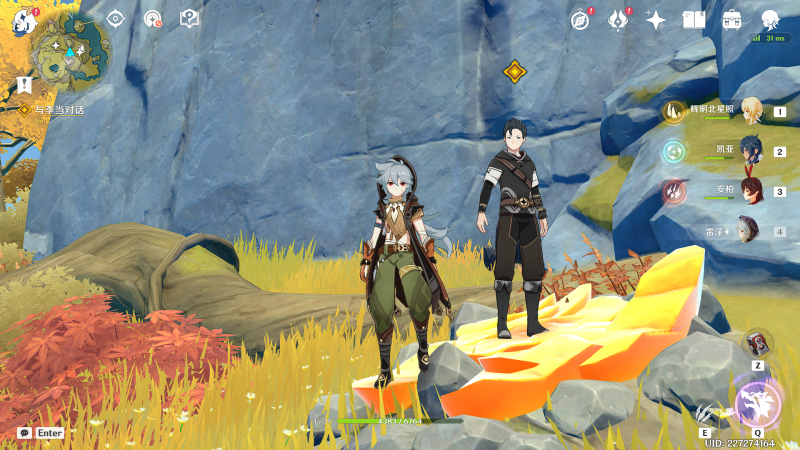Open the character screen head icon

[770, 20]
